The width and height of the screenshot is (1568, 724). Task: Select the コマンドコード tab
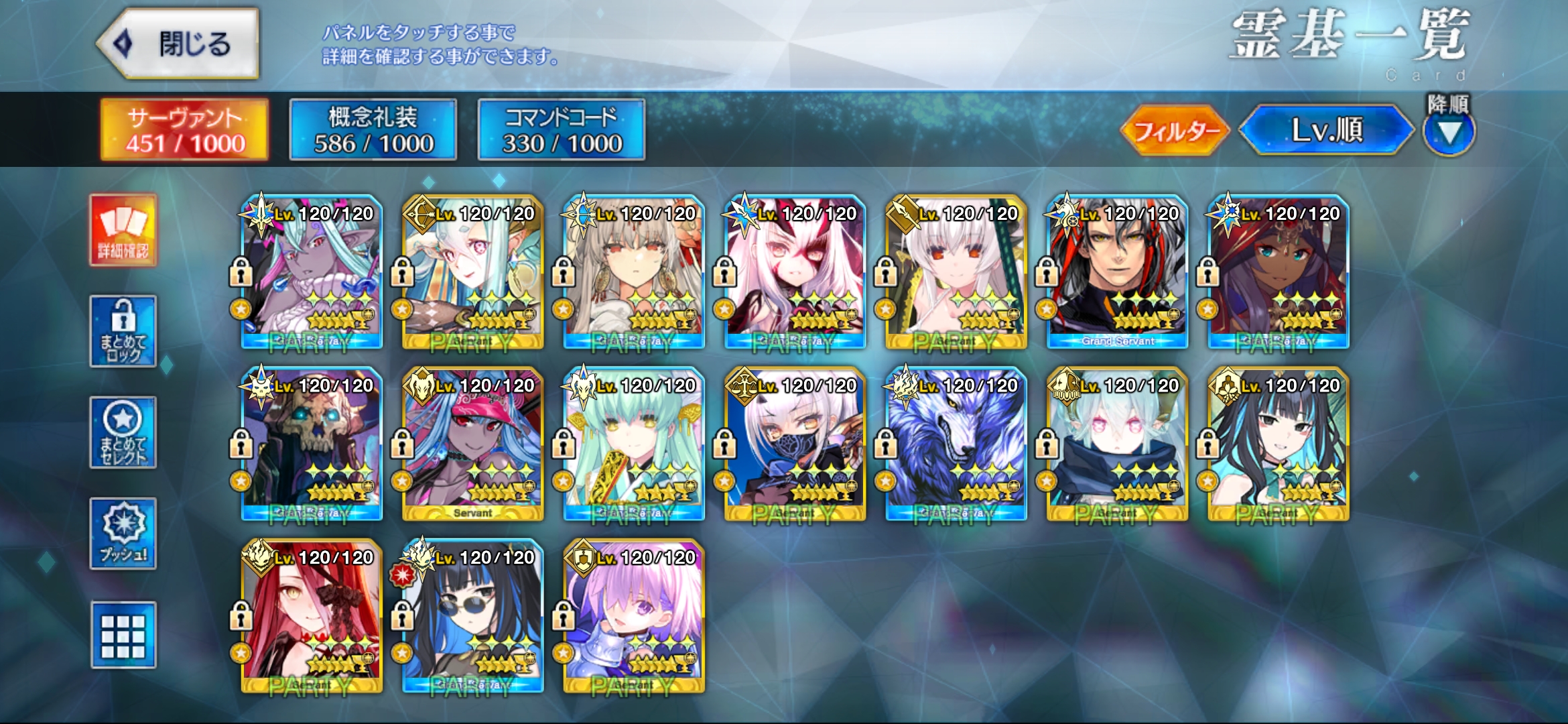pyautogui.click(x=562, y=130)
